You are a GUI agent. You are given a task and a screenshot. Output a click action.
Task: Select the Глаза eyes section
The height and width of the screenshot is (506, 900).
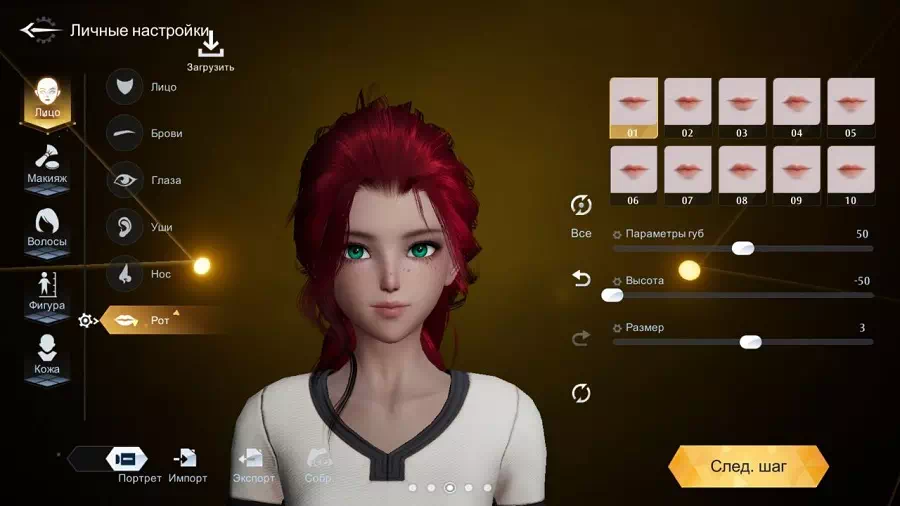pos(144,180)
